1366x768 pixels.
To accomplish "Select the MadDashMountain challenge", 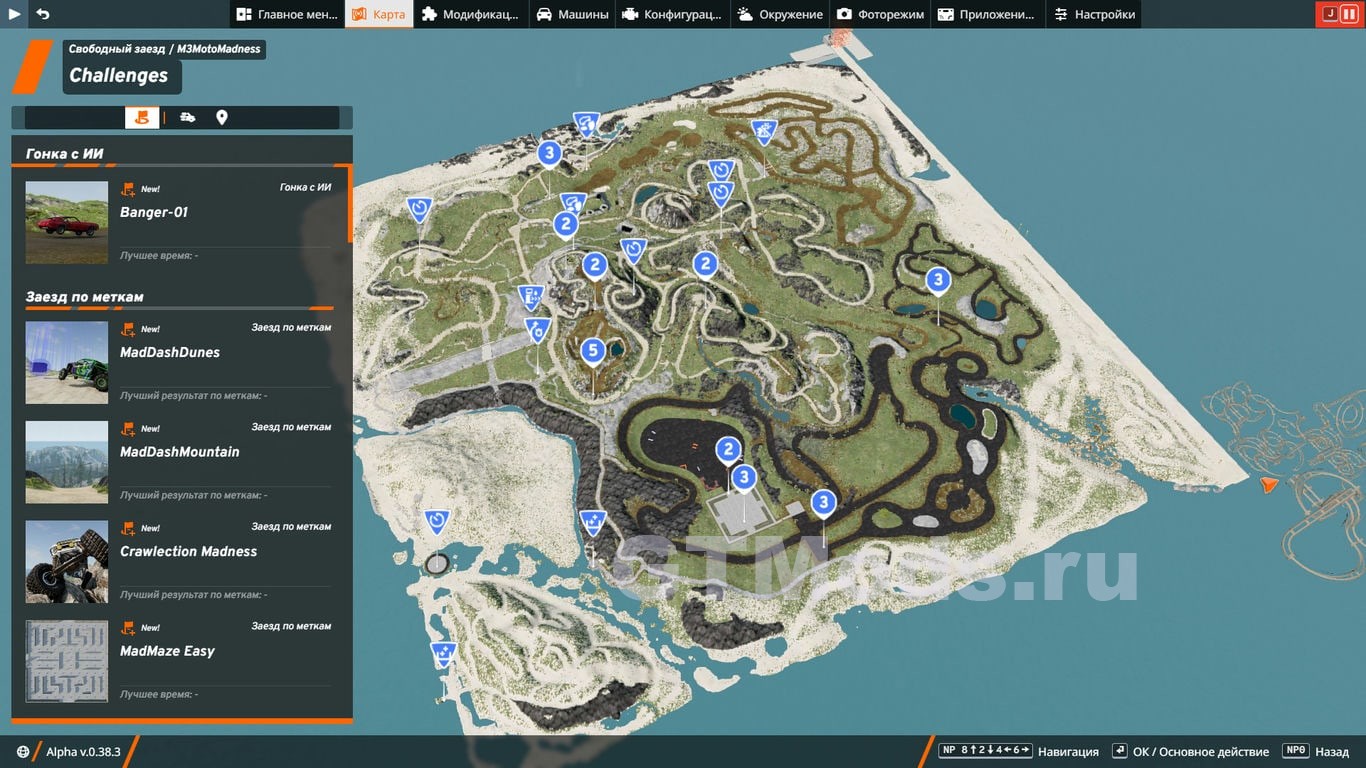I will pos(180,461).
